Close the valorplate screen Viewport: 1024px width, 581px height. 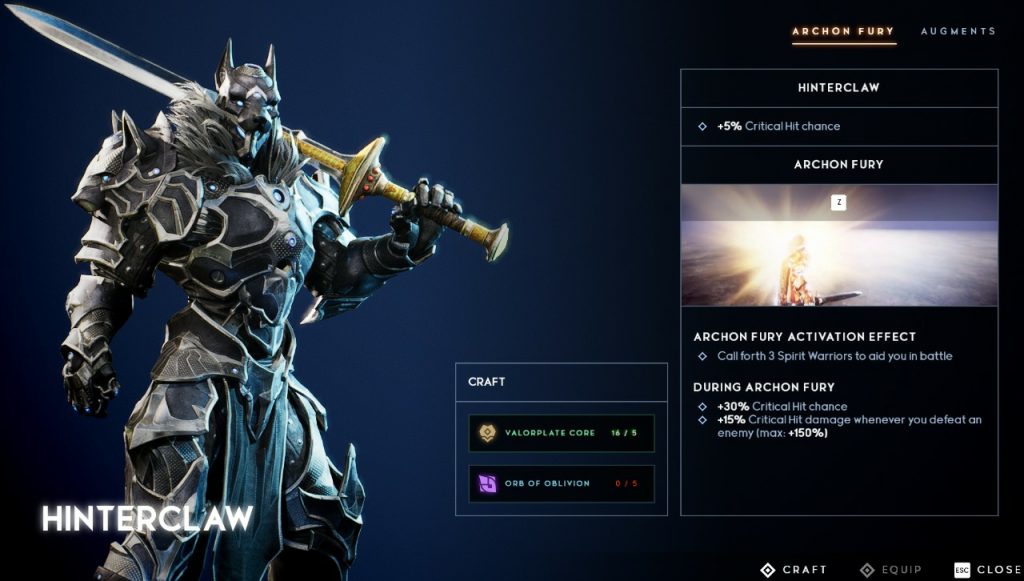(x=987, y=569)
